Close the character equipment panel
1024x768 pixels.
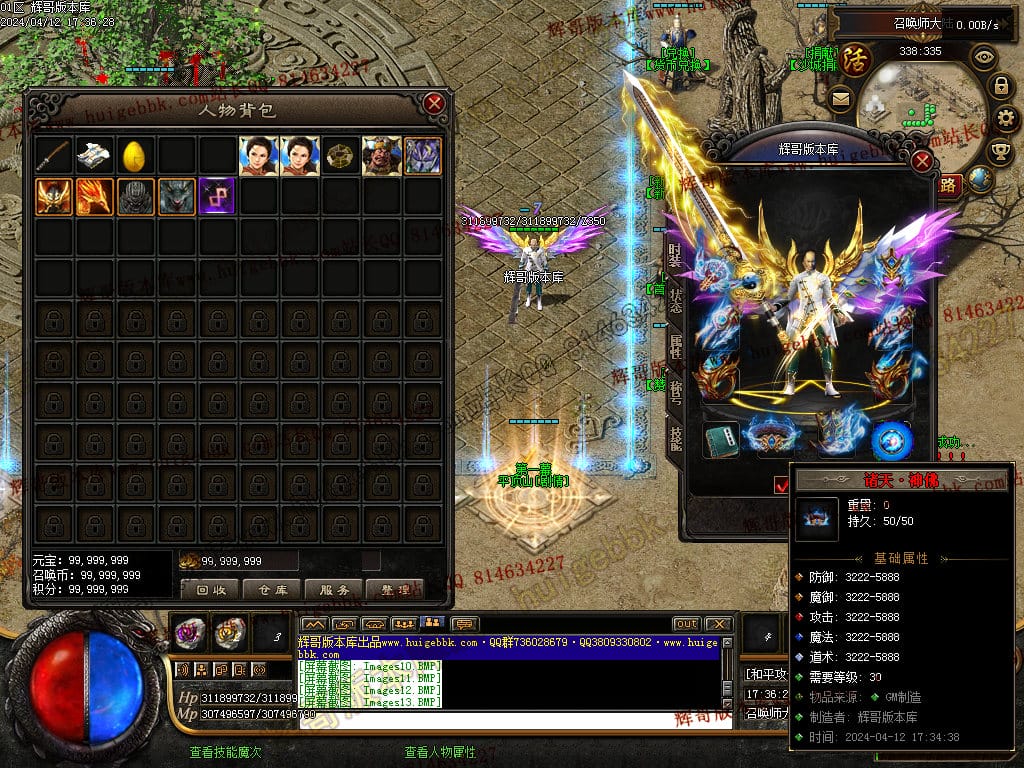[923, 161]
